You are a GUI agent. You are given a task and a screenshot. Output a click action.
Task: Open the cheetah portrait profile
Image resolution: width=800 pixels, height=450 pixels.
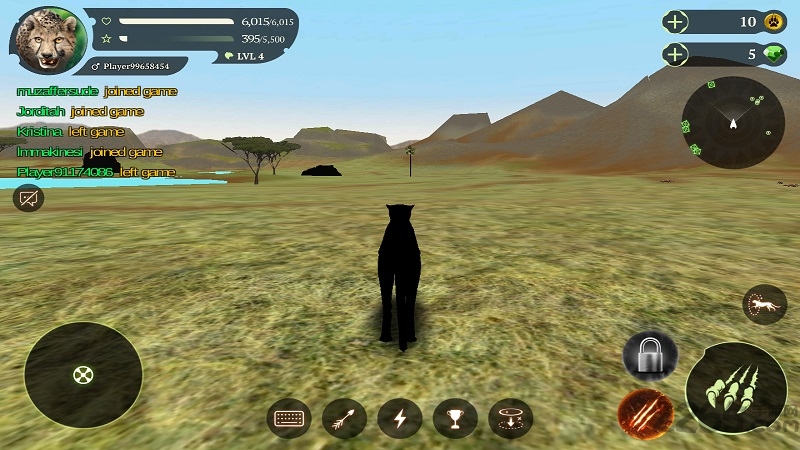coord(46,41)
